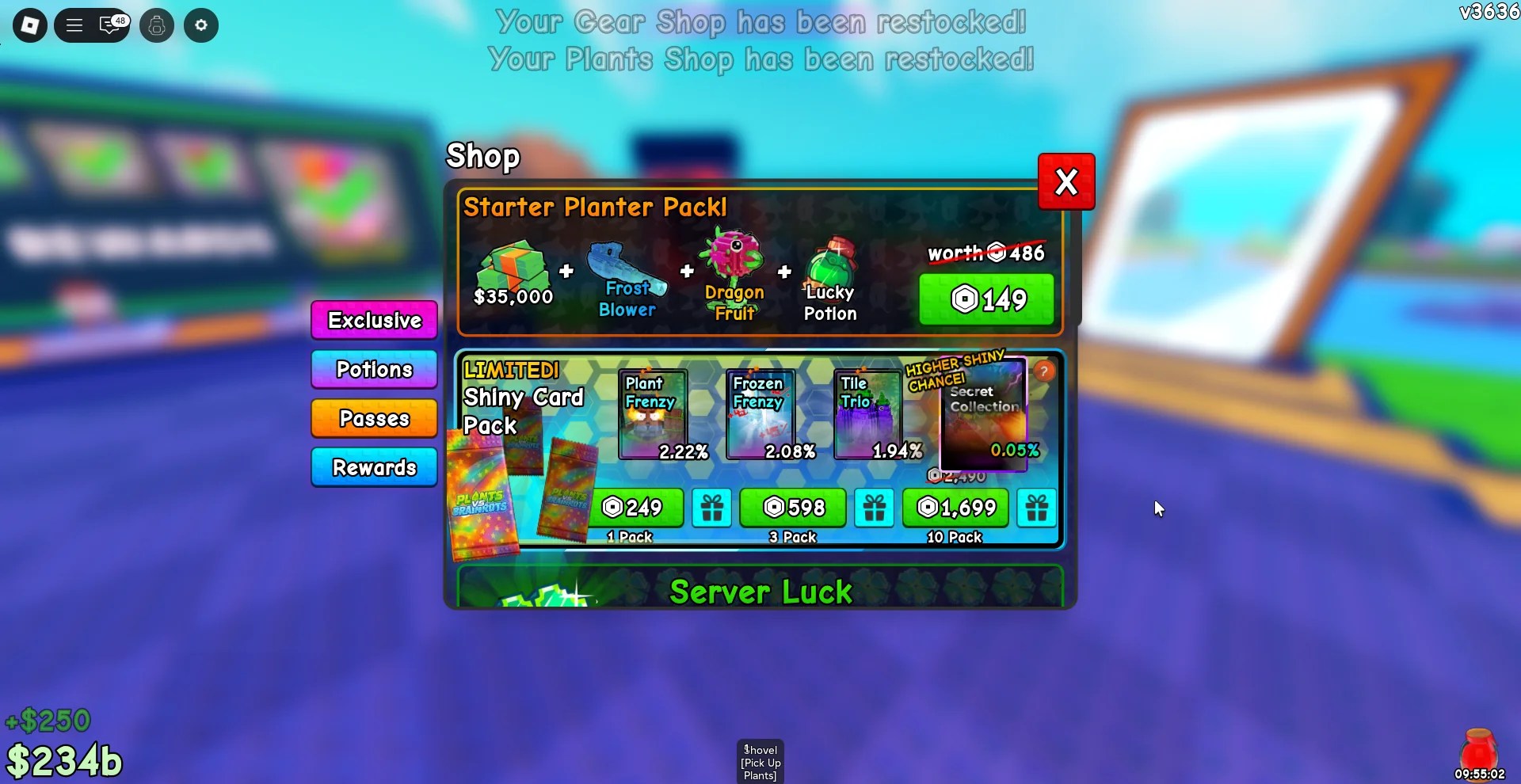The height and width of the screenshot is (784, 1521).
Task: Open the Passes category
Action: pyautogui.click(x=373, y=418)
